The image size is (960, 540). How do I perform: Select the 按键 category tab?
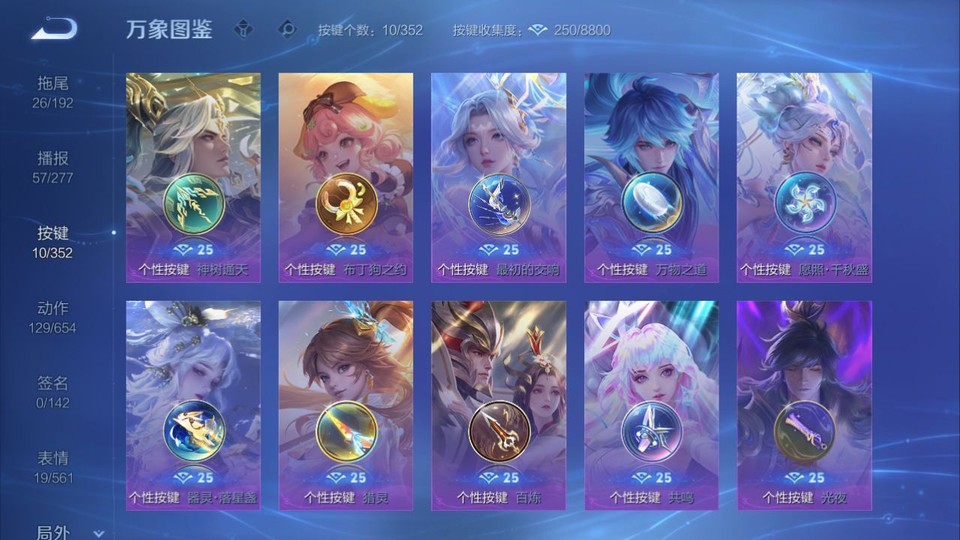[53, 241]
